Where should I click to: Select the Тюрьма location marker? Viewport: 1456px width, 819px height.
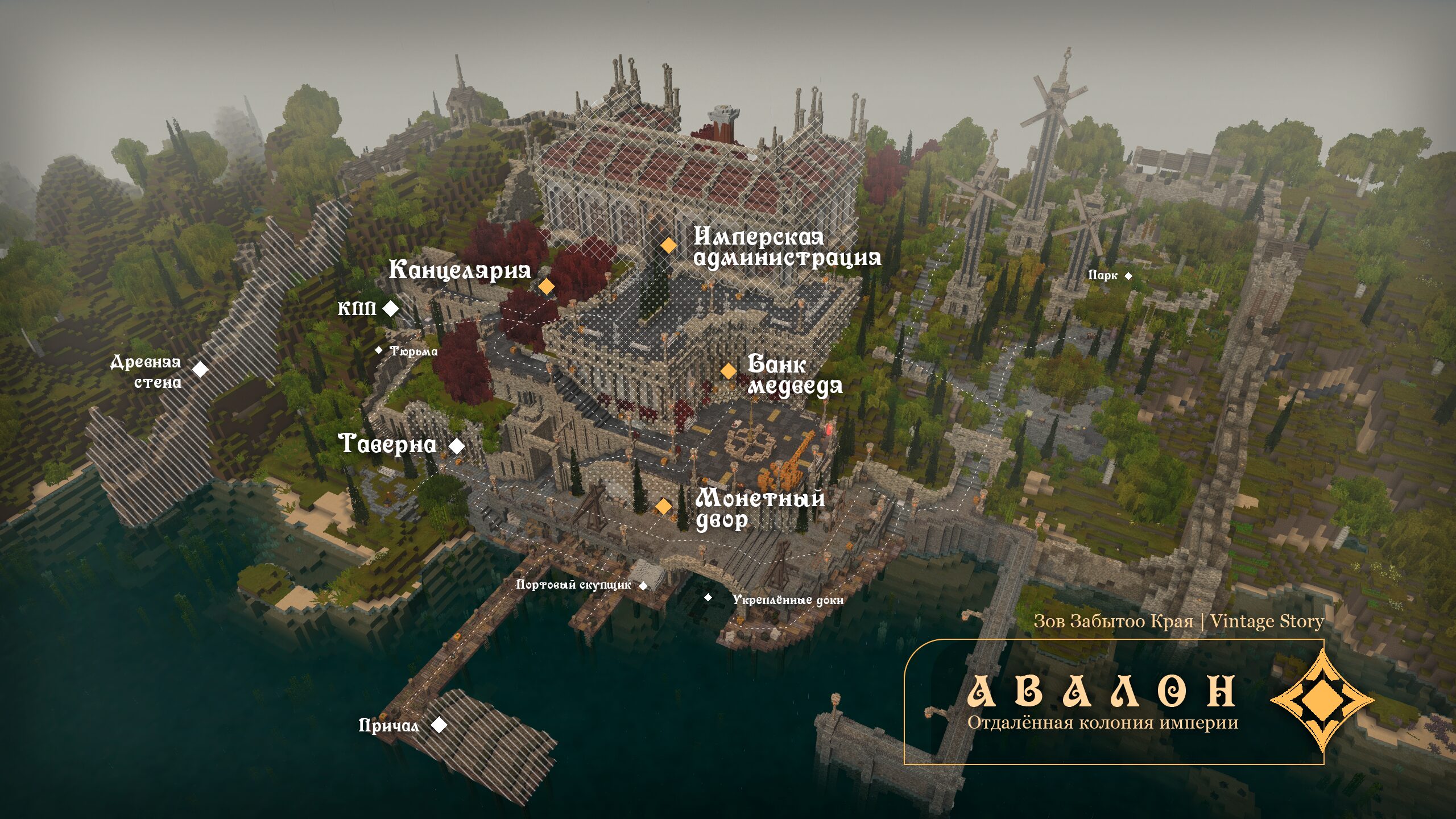click(379, 350)
